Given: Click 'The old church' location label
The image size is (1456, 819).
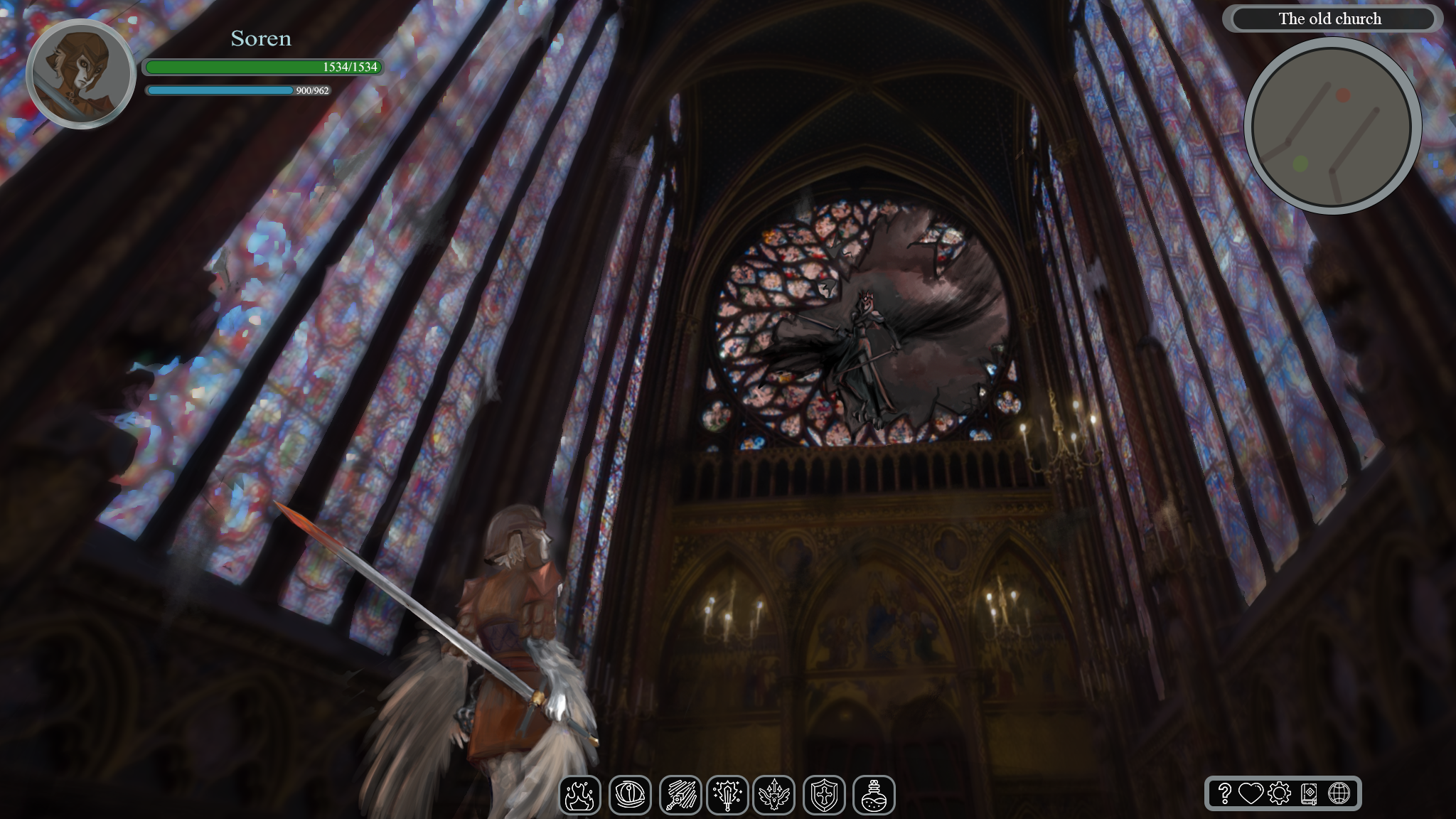Looking at the screenshot, I should (1329, 19).
